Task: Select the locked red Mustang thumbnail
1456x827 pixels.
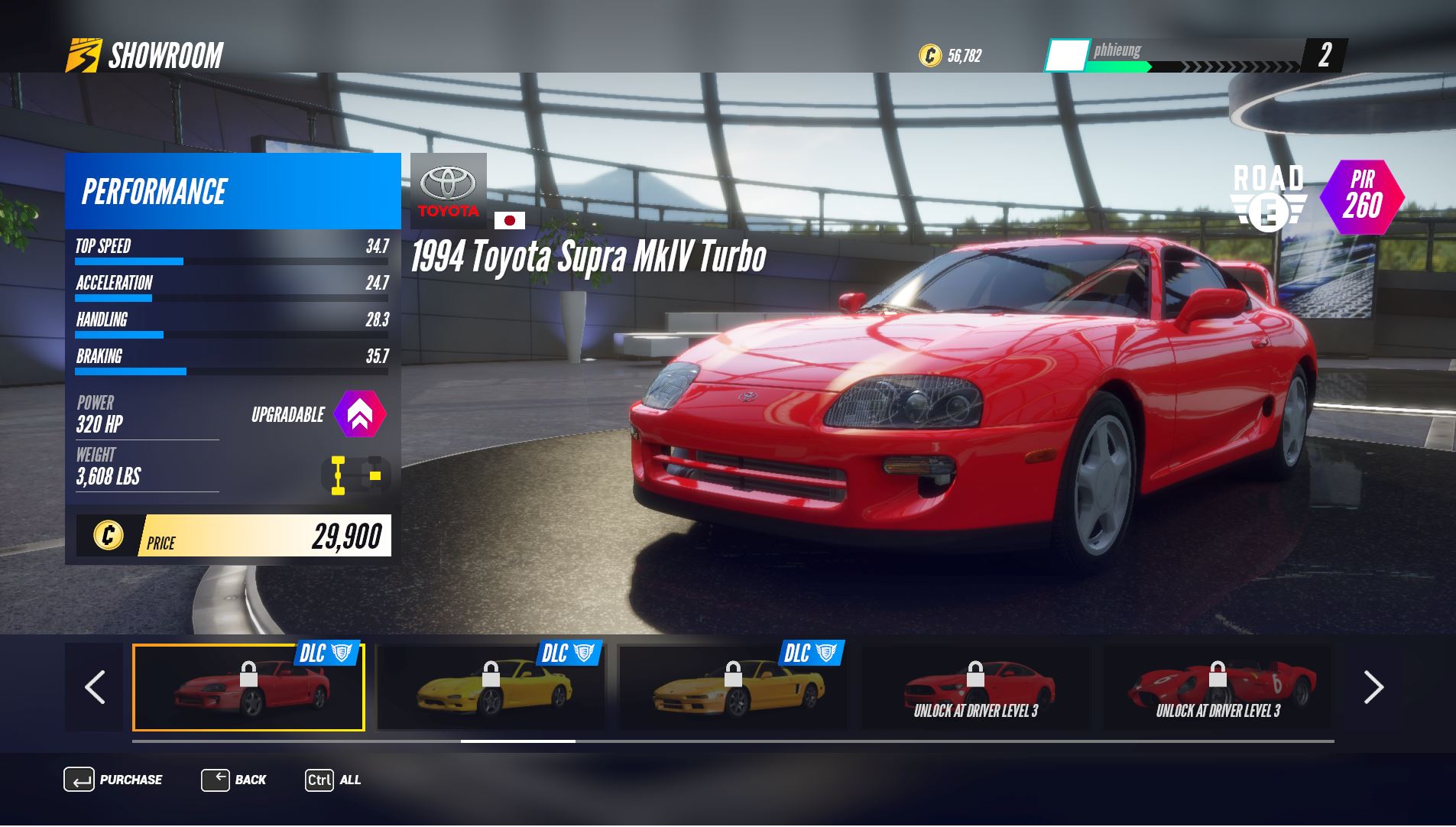Action: (975, 687)
